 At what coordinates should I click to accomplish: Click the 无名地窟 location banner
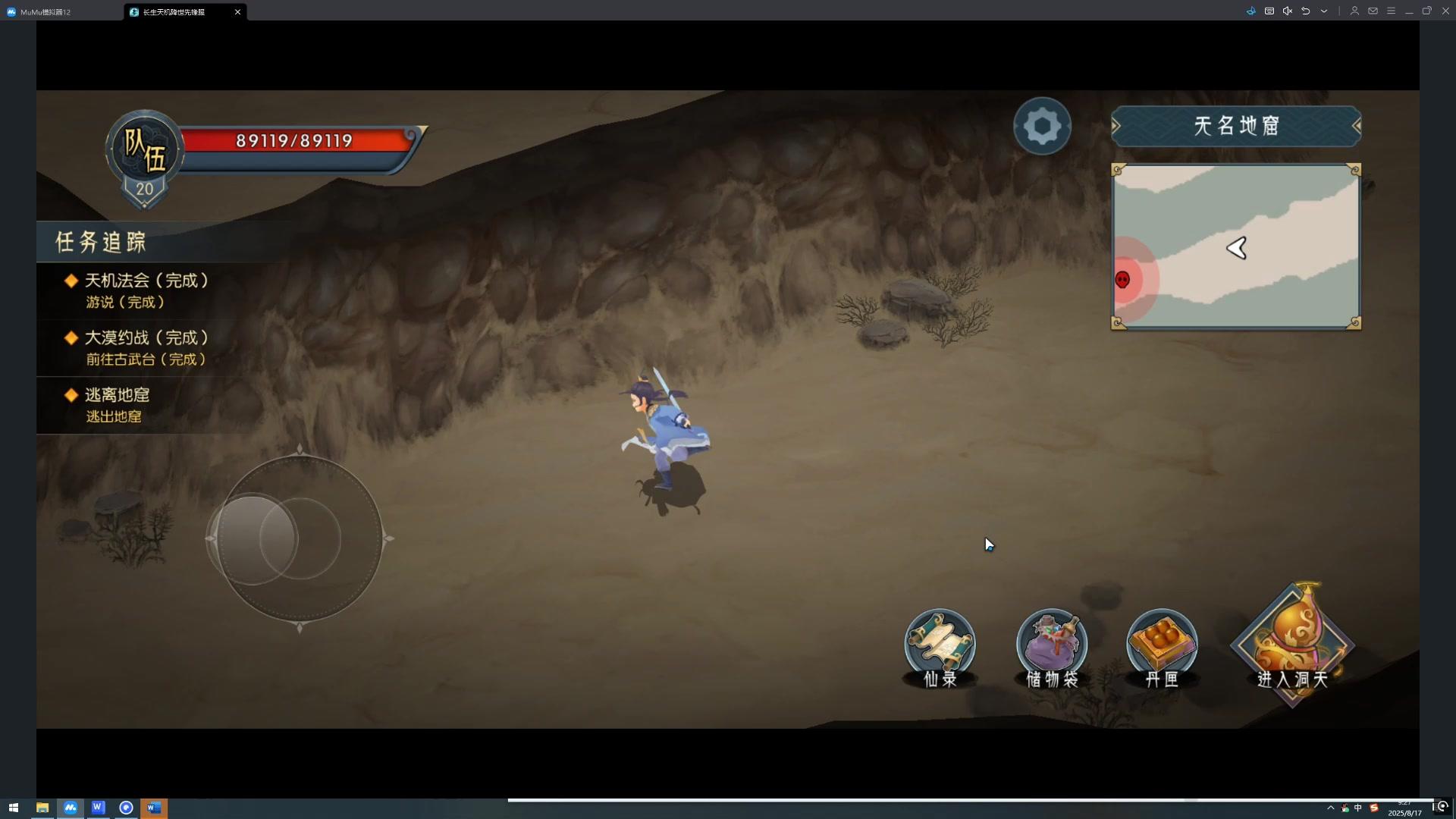point(1236,126)
